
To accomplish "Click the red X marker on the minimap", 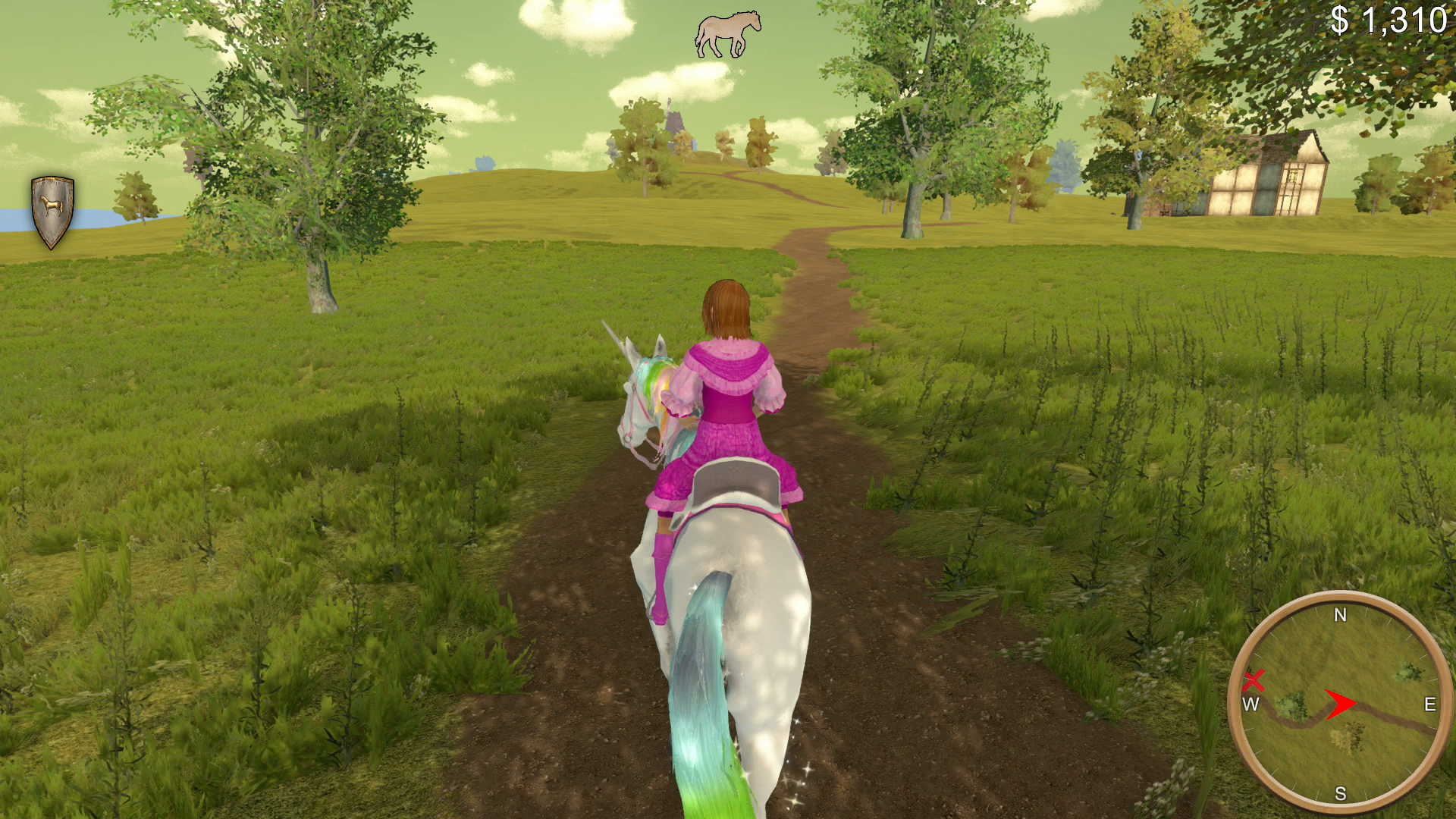I will coord(1254,681).
